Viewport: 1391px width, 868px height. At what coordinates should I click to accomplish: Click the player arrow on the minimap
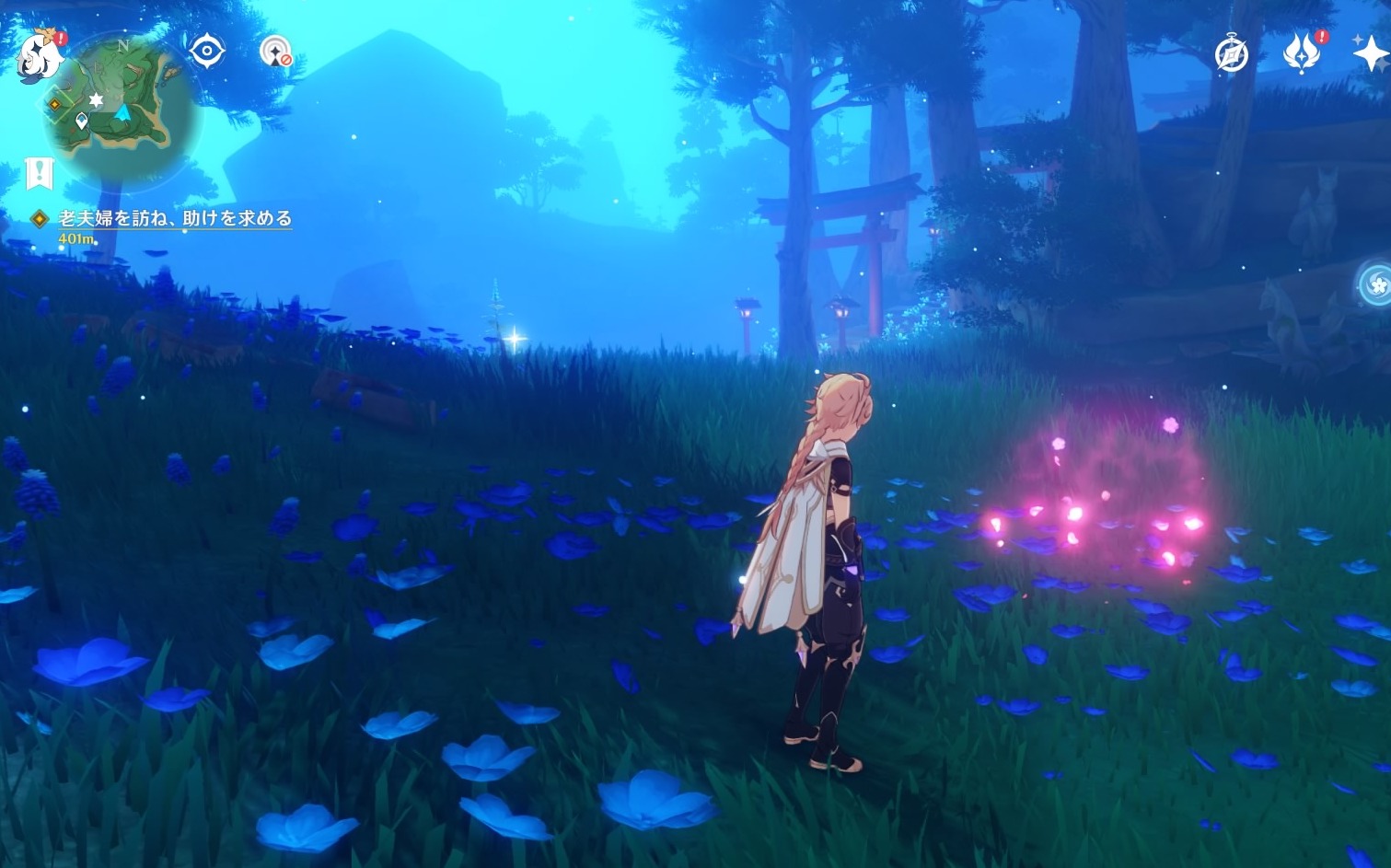(122, 113)
